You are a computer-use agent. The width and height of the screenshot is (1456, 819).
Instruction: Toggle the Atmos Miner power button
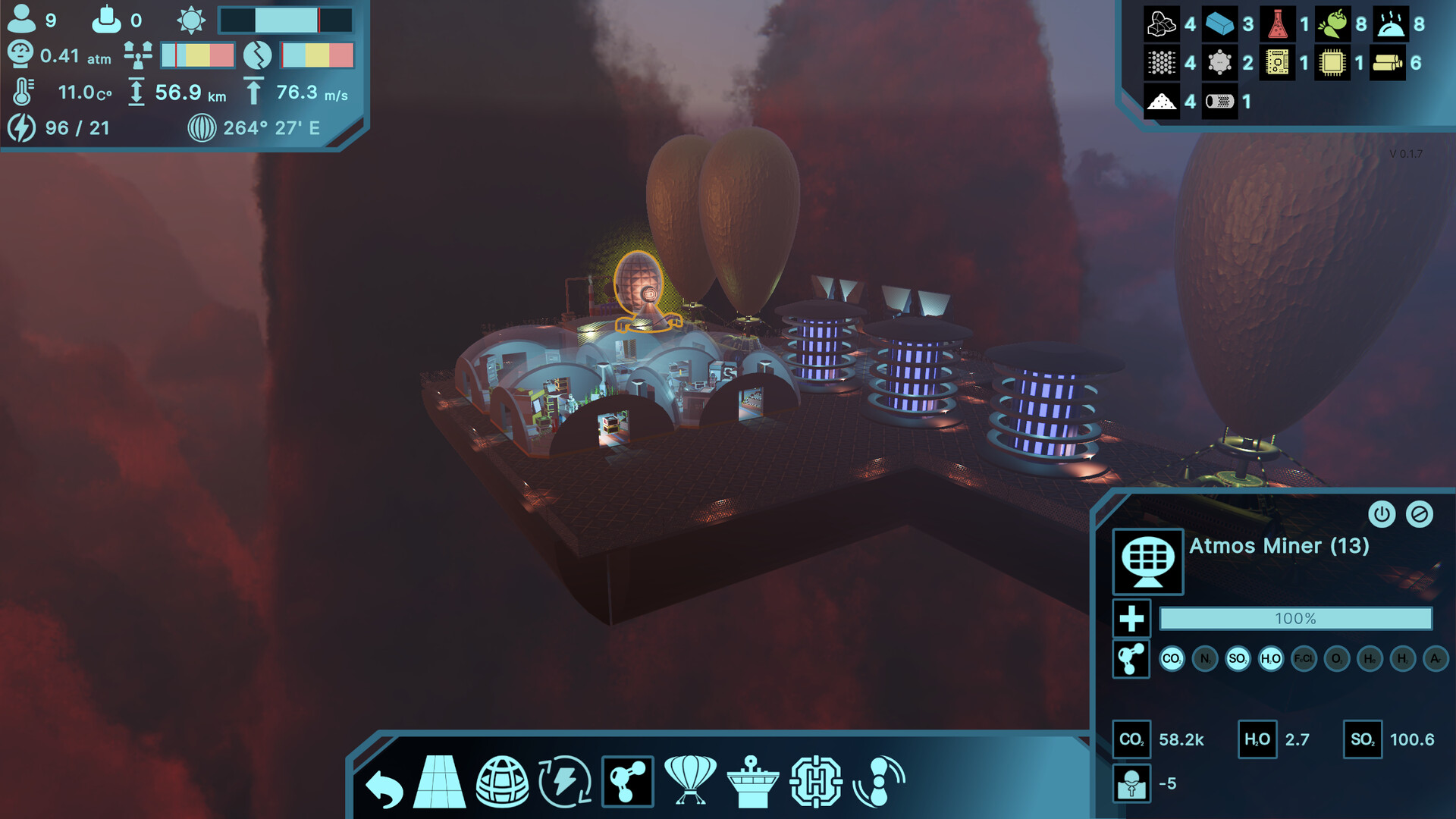pos(1382,514)
